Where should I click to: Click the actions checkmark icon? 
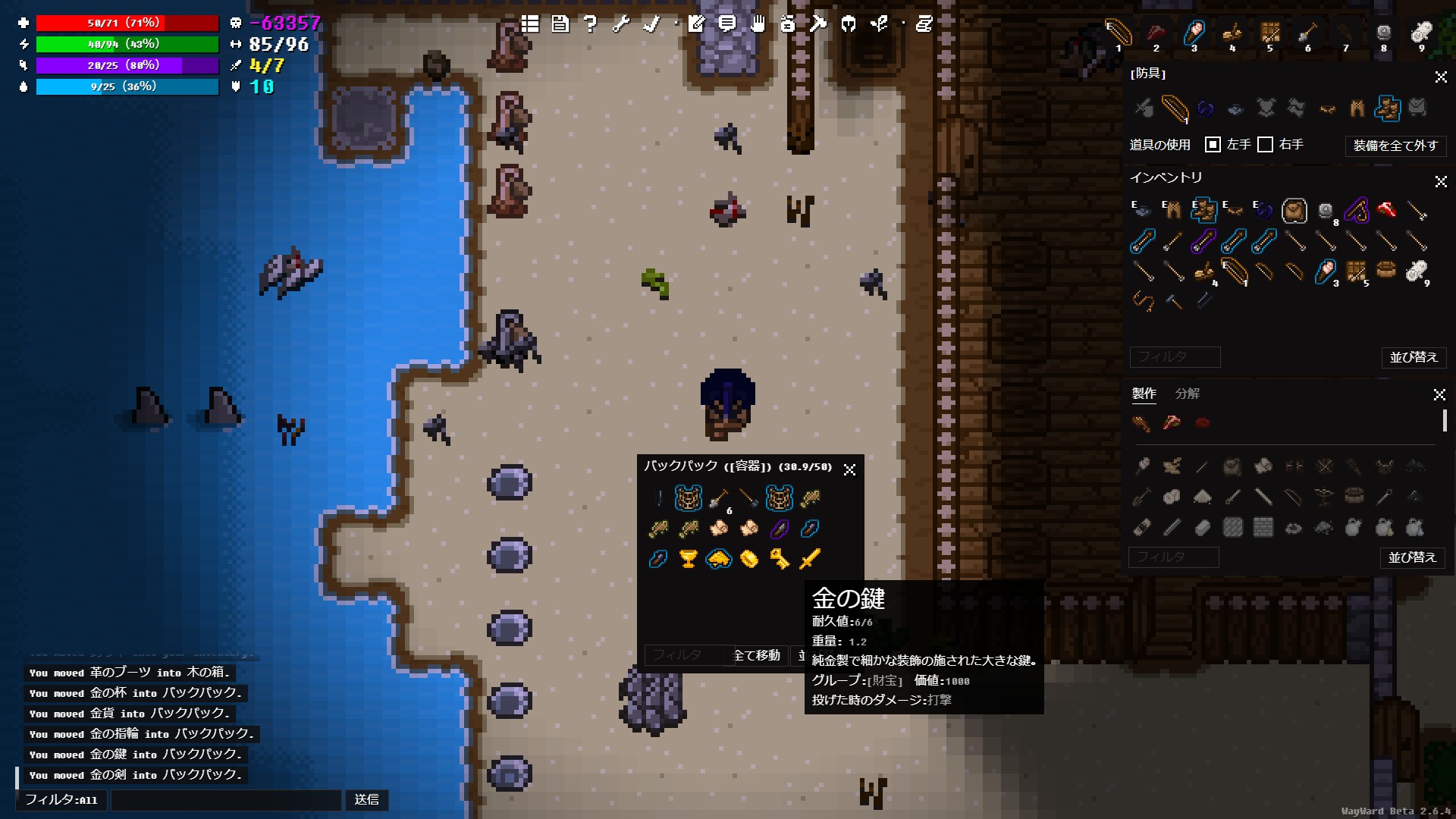[649, 24]
